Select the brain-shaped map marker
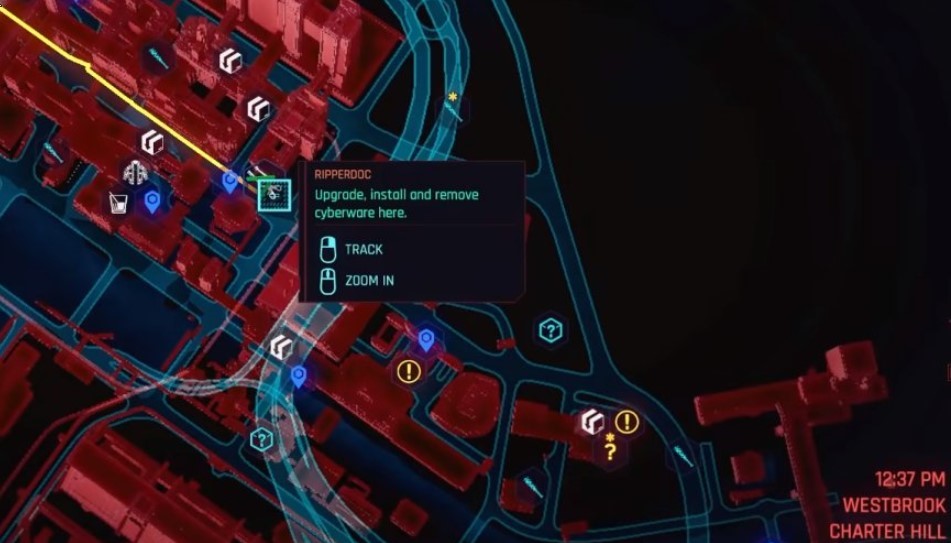951x543 pixels. point(135,173)
